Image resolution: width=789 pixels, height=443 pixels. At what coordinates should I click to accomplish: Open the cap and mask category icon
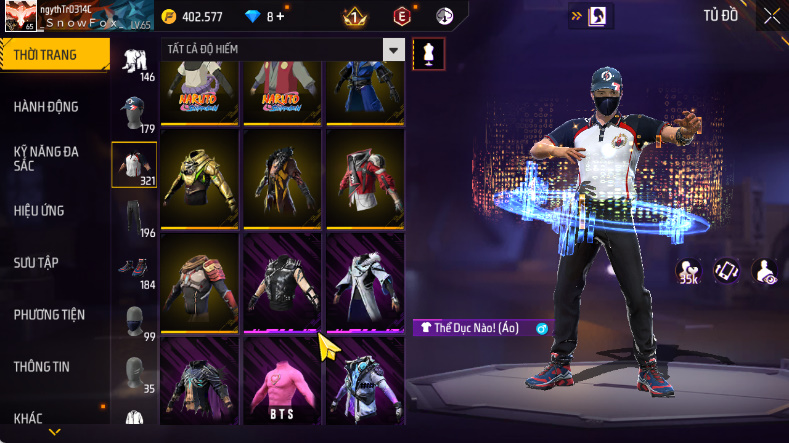point(133,113)
